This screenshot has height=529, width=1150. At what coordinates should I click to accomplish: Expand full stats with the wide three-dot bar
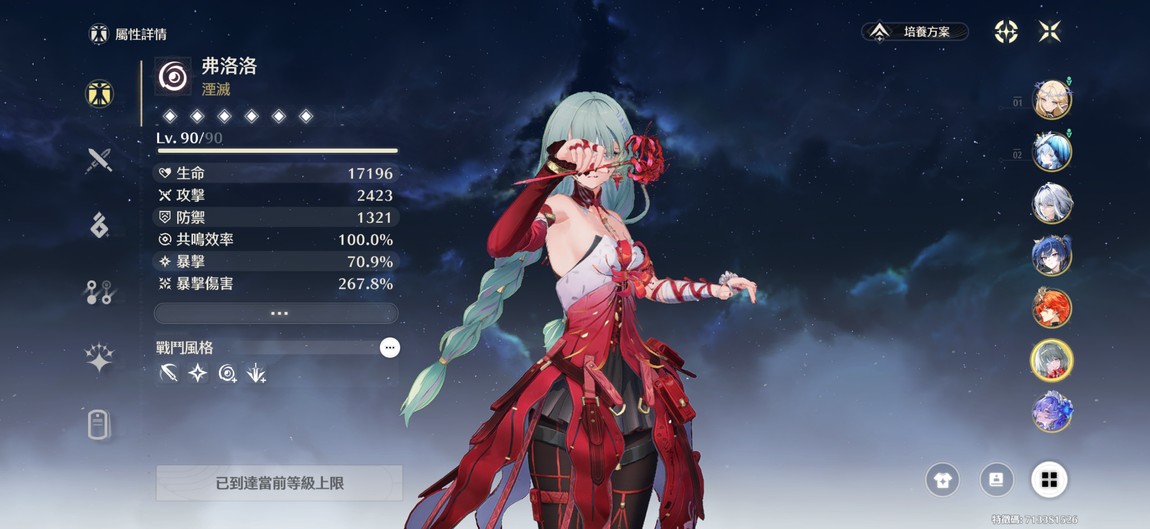pos(276,313)
